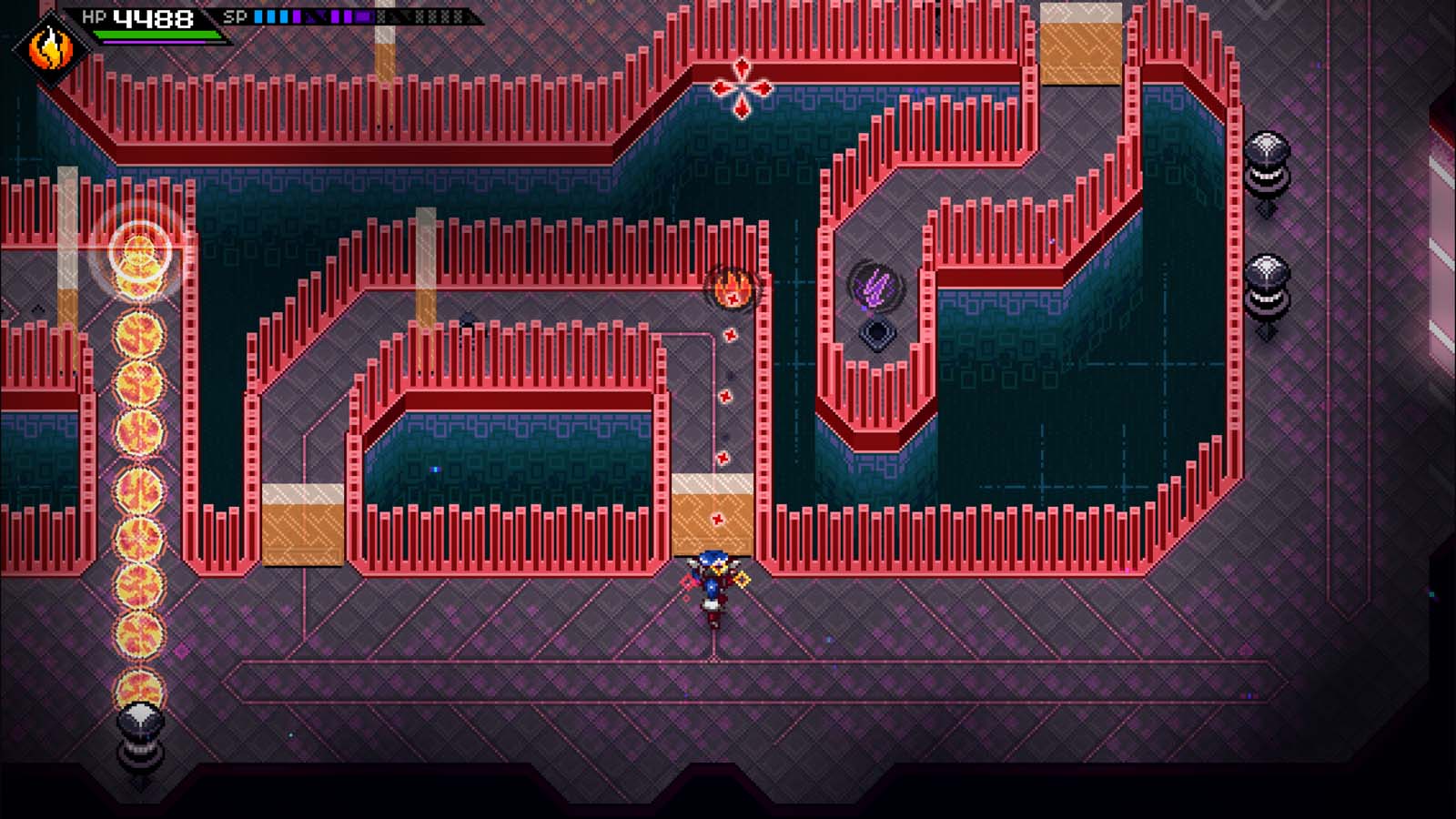Click the small red X marker below the fire orb
The width and height of the screenshot is (1456, 819).
click(728, 333)
